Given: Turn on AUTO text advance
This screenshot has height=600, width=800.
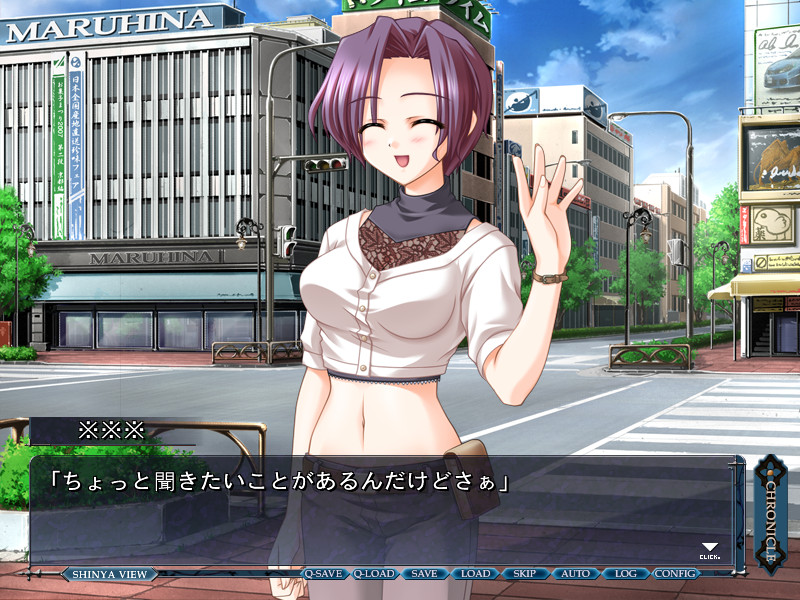Looking at the screenshot, I should tap(575, 574).
